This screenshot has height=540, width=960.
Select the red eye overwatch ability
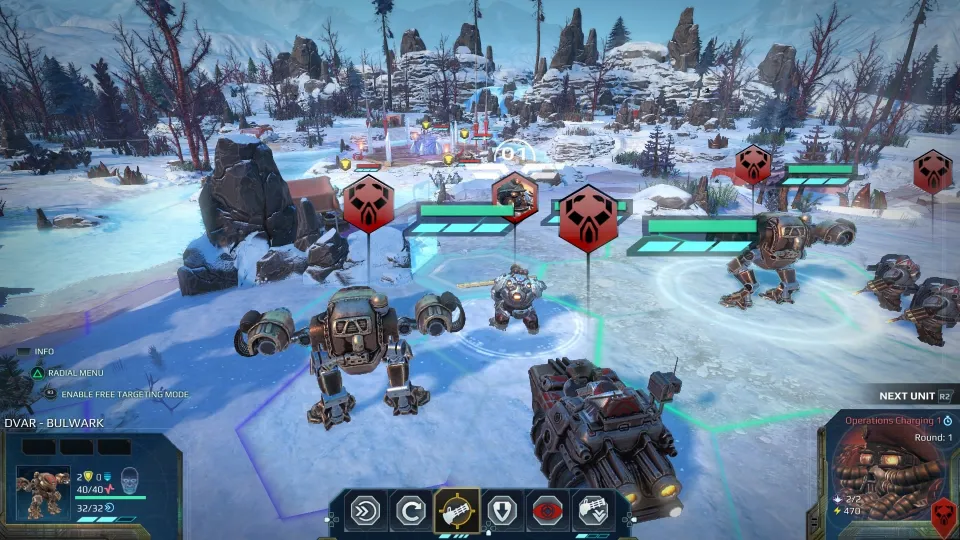tap(548, 511)
